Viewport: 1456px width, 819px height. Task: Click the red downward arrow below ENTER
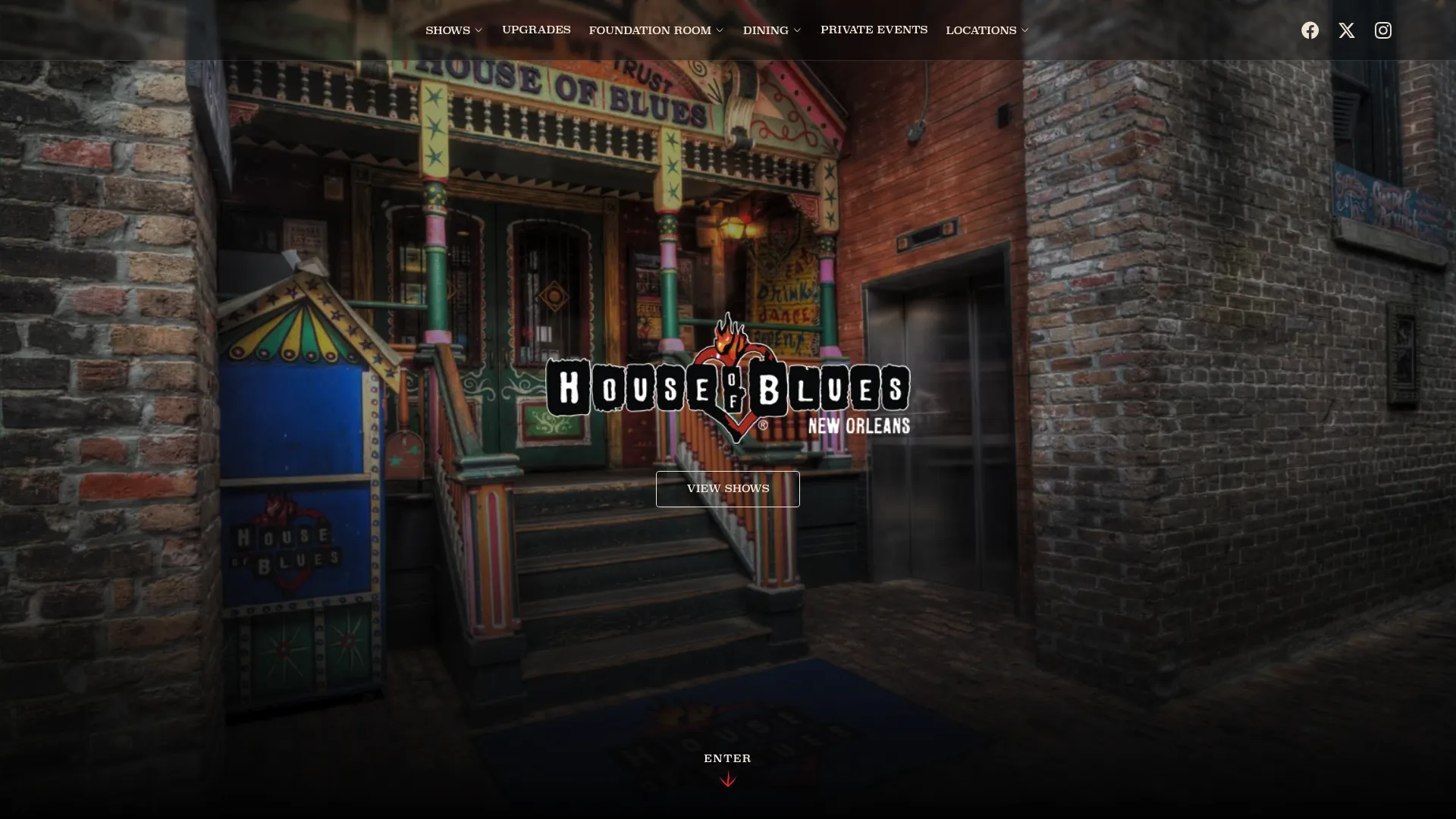(x=727, y=779)
